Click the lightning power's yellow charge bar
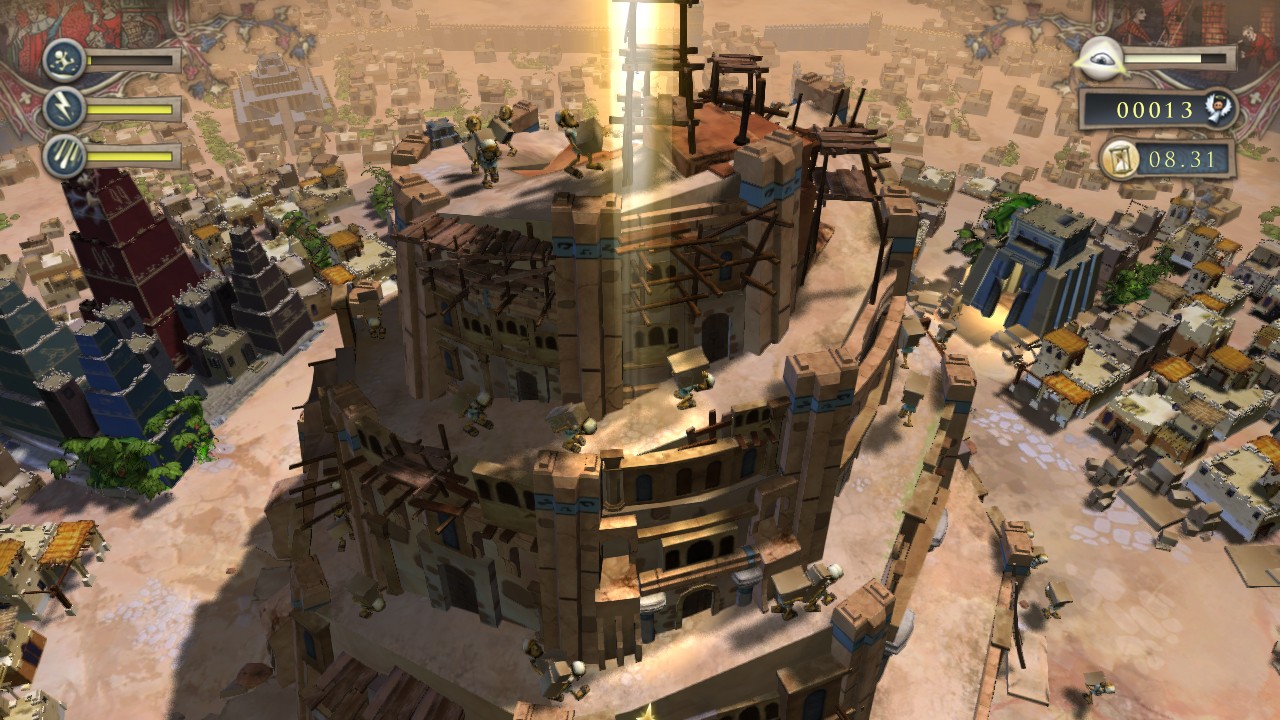1280x720 pixels. (x=130, y=108)
